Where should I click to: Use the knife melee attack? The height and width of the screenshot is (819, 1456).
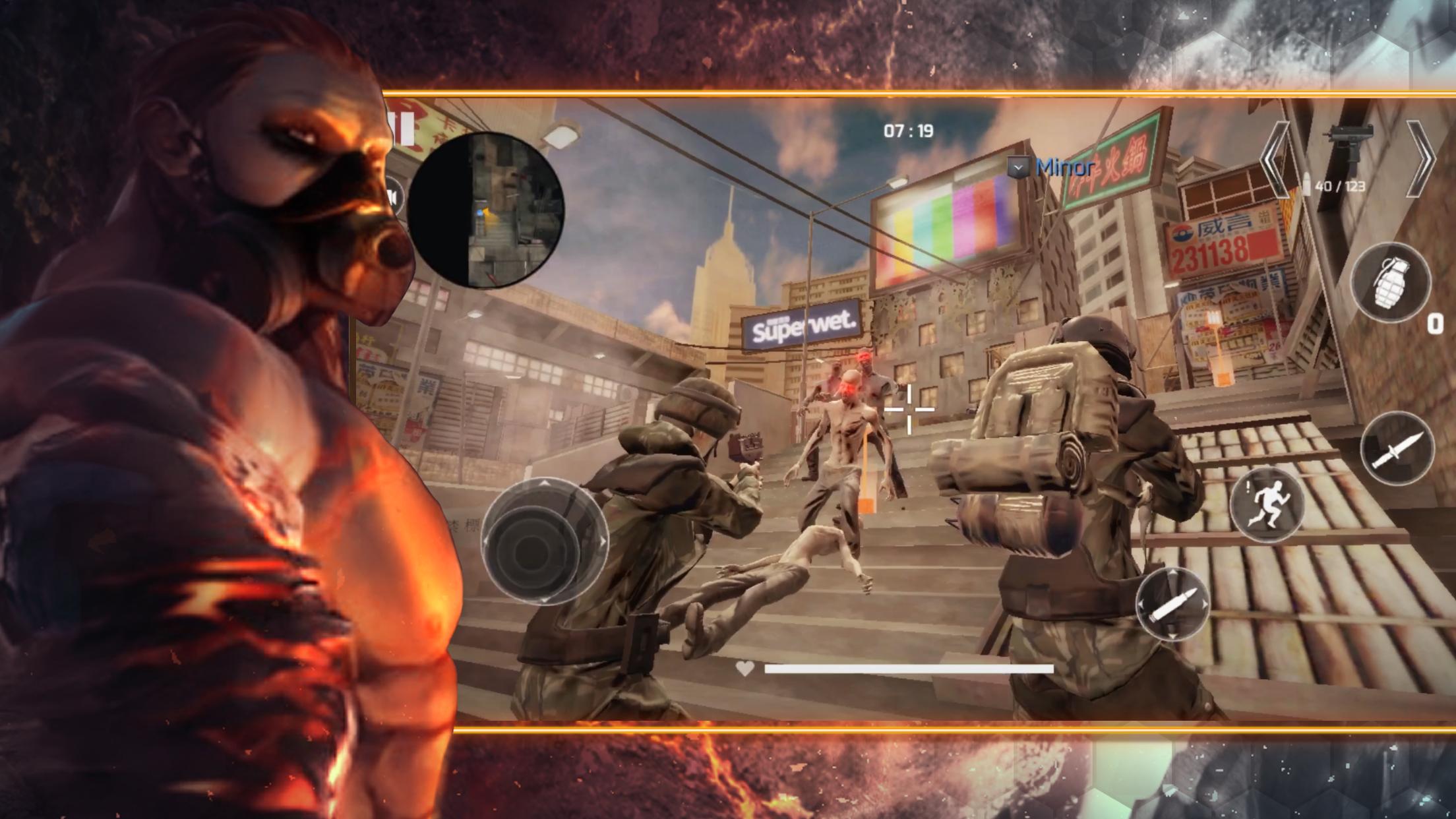pyautogui.click(x=1397, y=448)
